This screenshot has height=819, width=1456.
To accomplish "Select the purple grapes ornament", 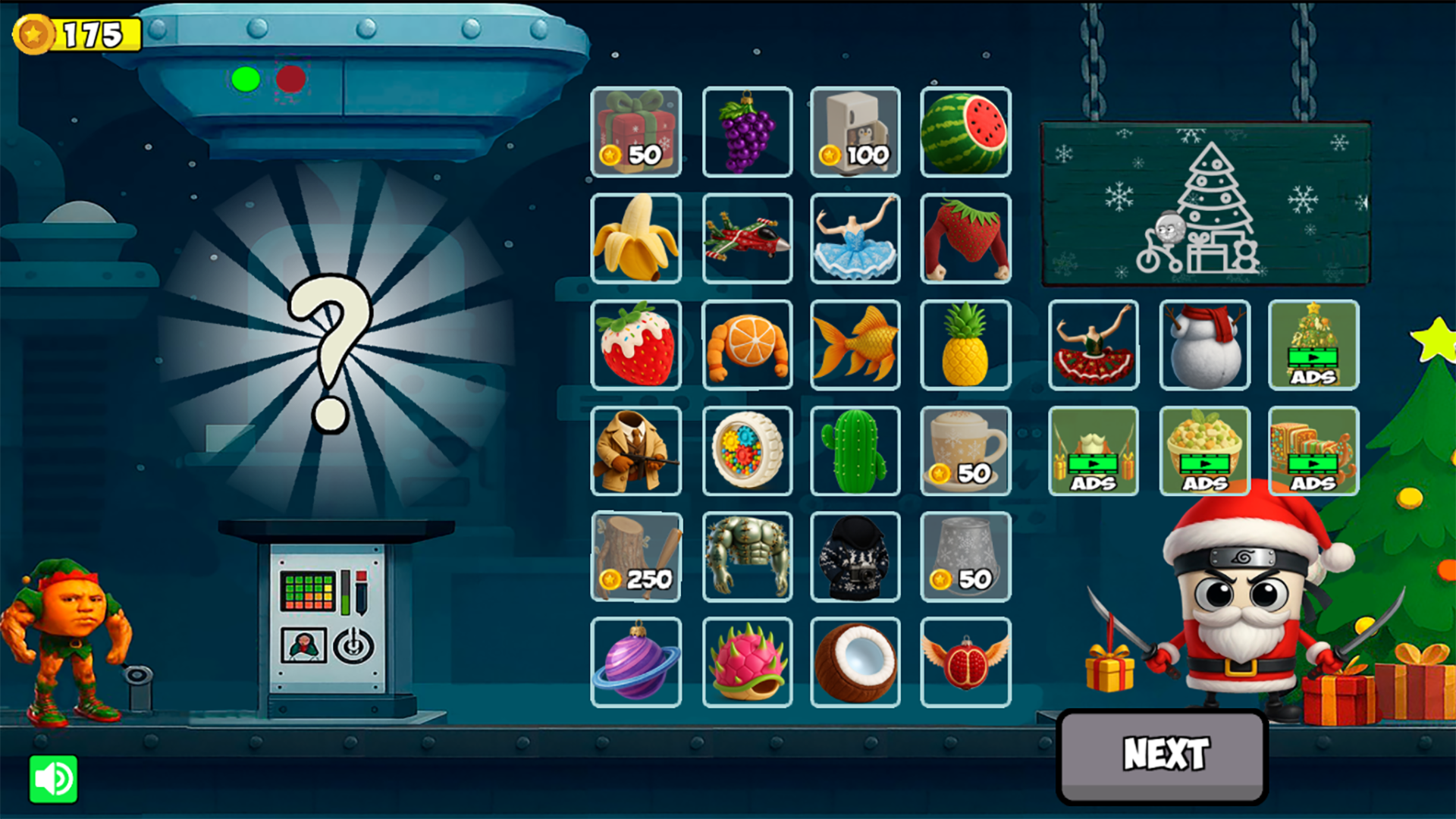I will pyautogui.click(x=747, y=133).
